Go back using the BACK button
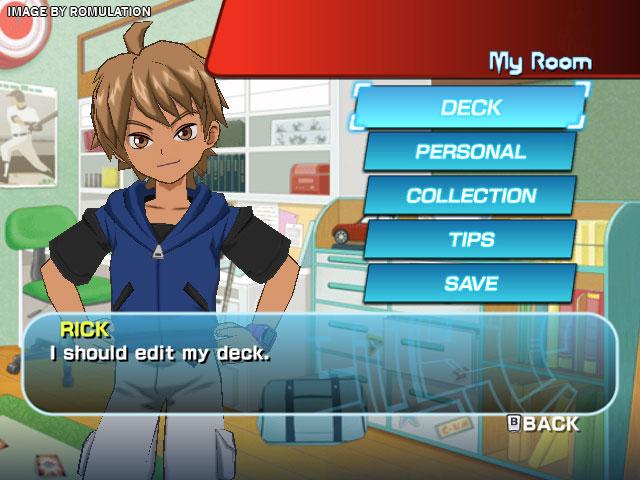This screenshot has width=640, height=480. point(543,424)
